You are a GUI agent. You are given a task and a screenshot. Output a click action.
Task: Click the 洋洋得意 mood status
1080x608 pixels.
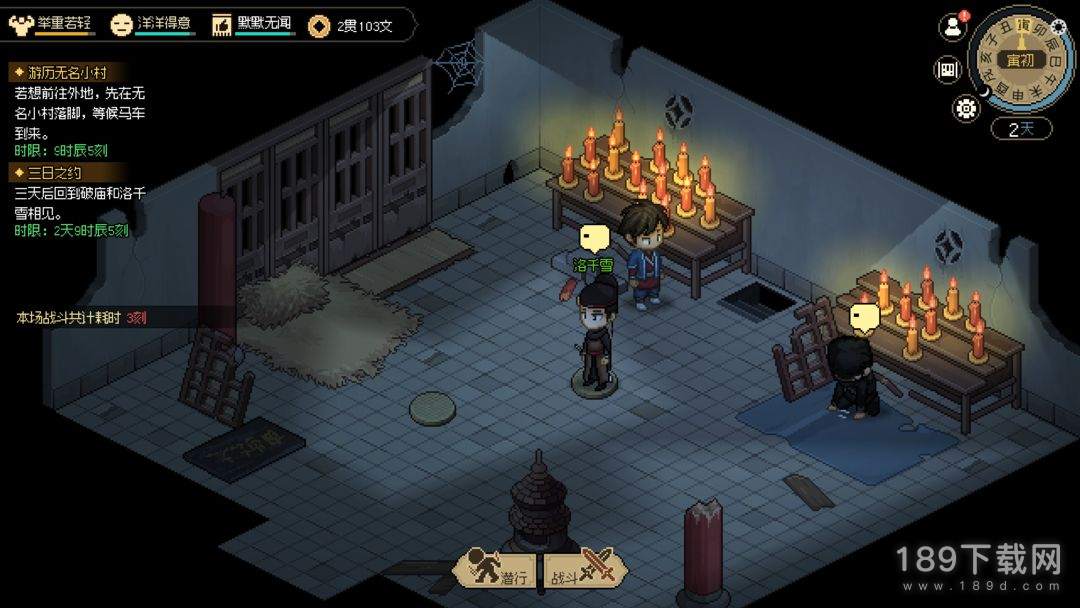click(x=151, y=25)
